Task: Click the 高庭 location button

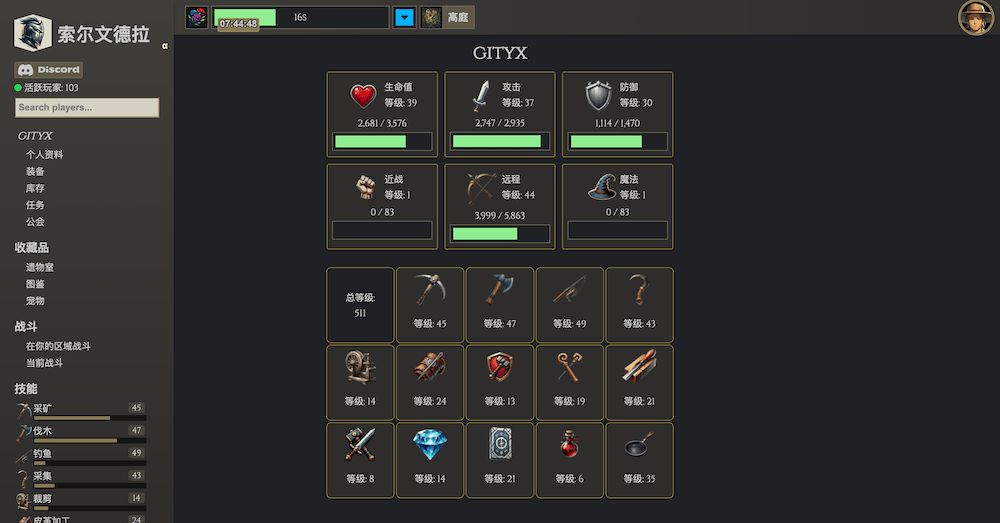Action: tap(447, 17)
